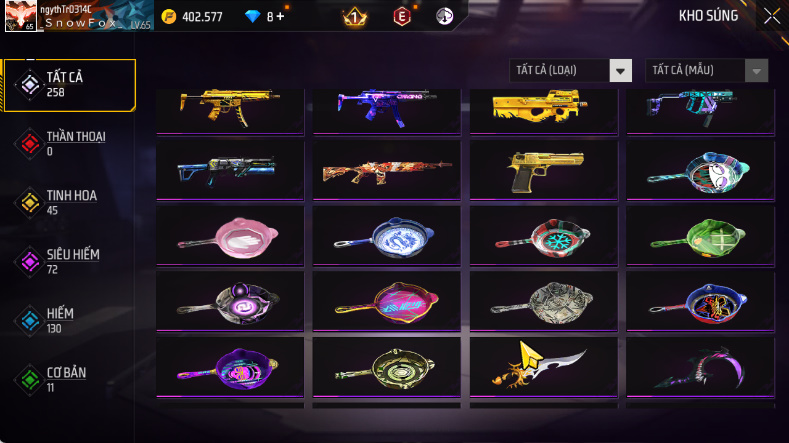789x443 pixels.
Task: Choose the green cross pan skin
Action: pyautogui.click(x=700, y=235)
